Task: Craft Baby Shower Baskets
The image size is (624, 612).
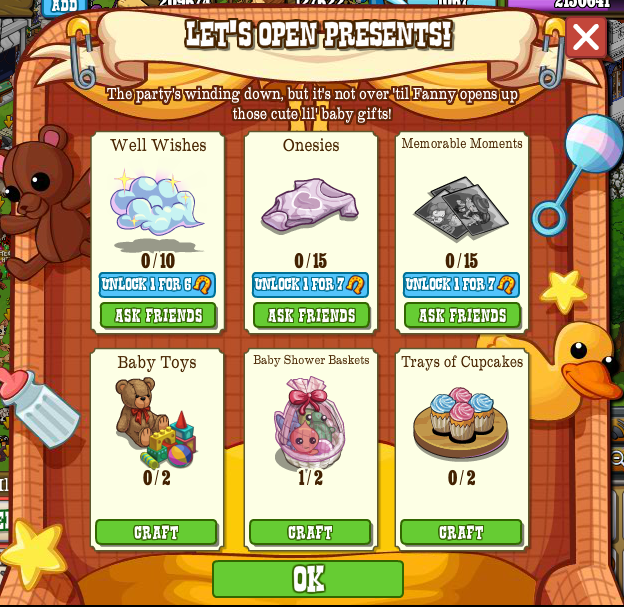Action: click(x=310, y=532)
